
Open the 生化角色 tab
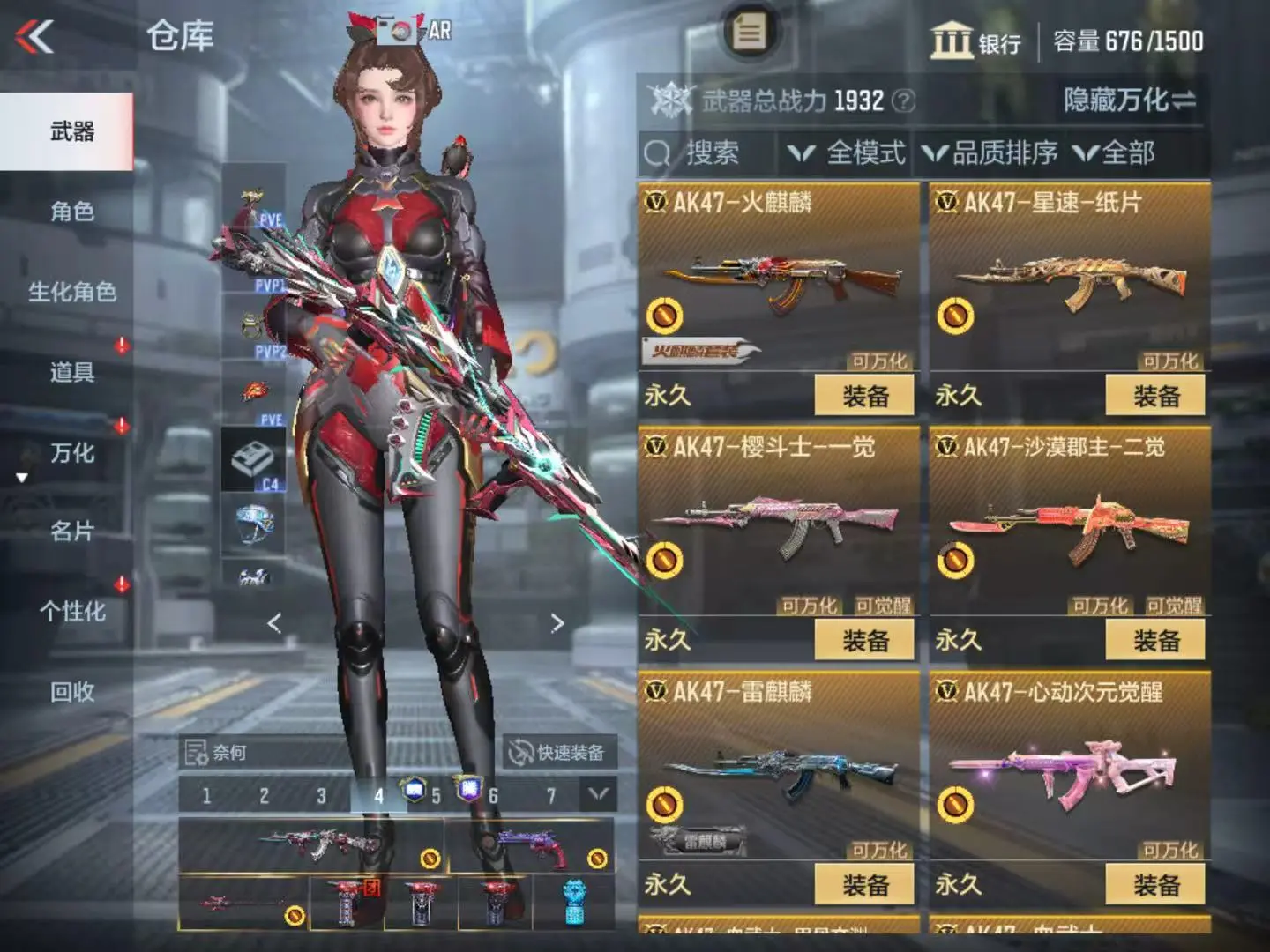tap(71, 292)
